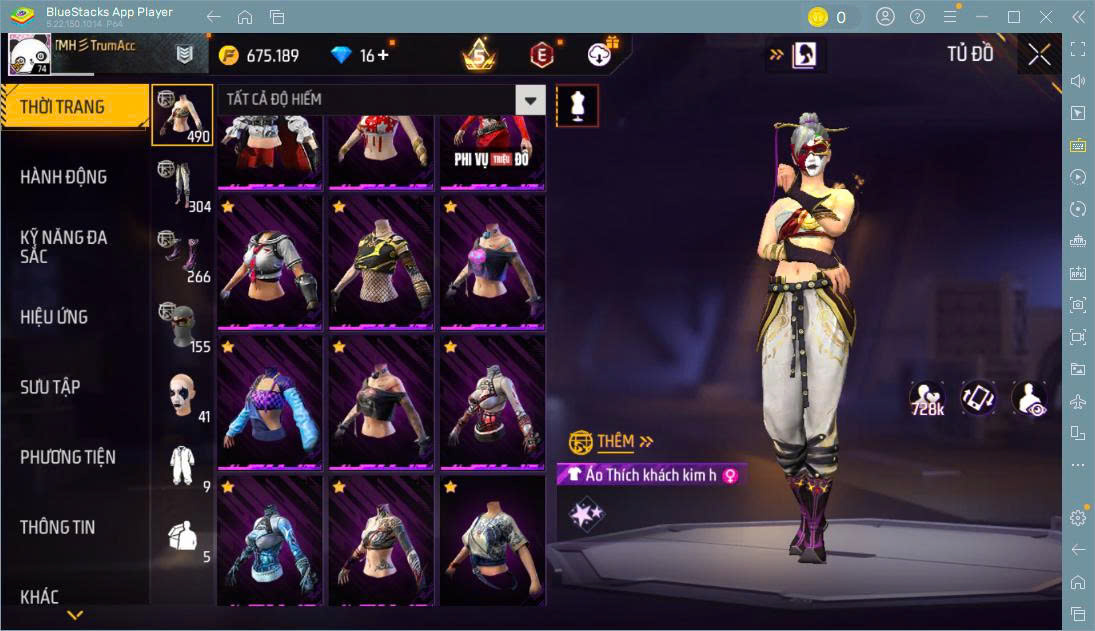Open the HIỆU ỨNG tab
This screenshot has width=1095, height=631.
tap(55, 317)
